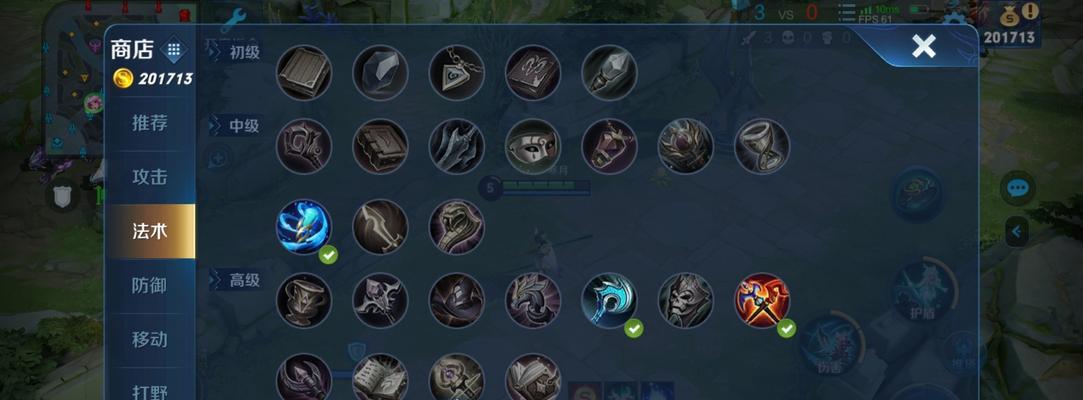1083x400 pixels.
Task: Select the 法术 magic category
Action: pyautogui.click(x=150, y=231)
